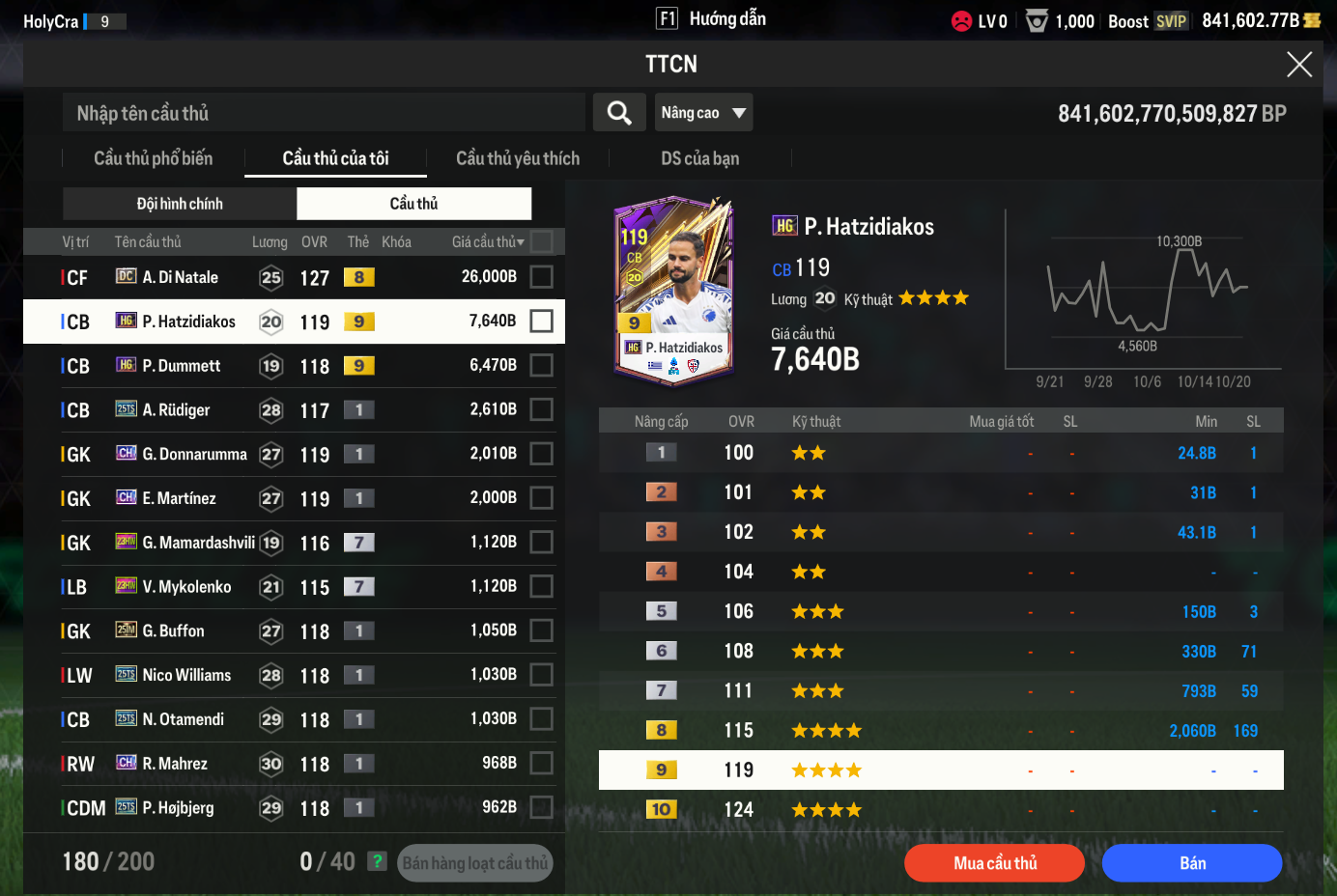Choose the A. Rüdiger row
Screen dimensions: 1337x896
tap(290, 410)
